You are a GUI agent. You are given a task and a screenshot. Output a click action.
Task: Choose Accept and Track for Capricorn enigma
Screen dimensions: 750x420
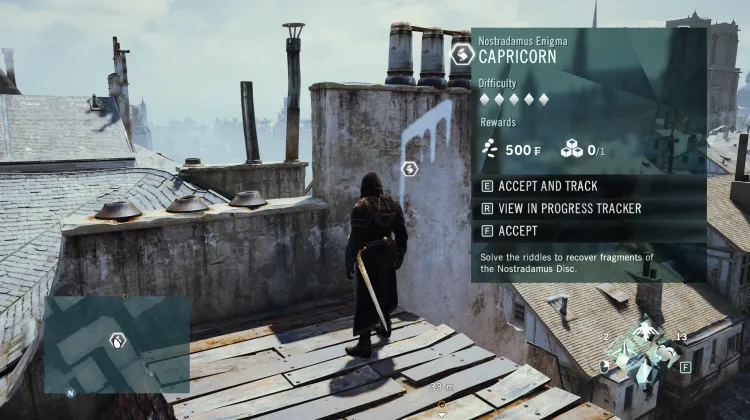(547, 186)
